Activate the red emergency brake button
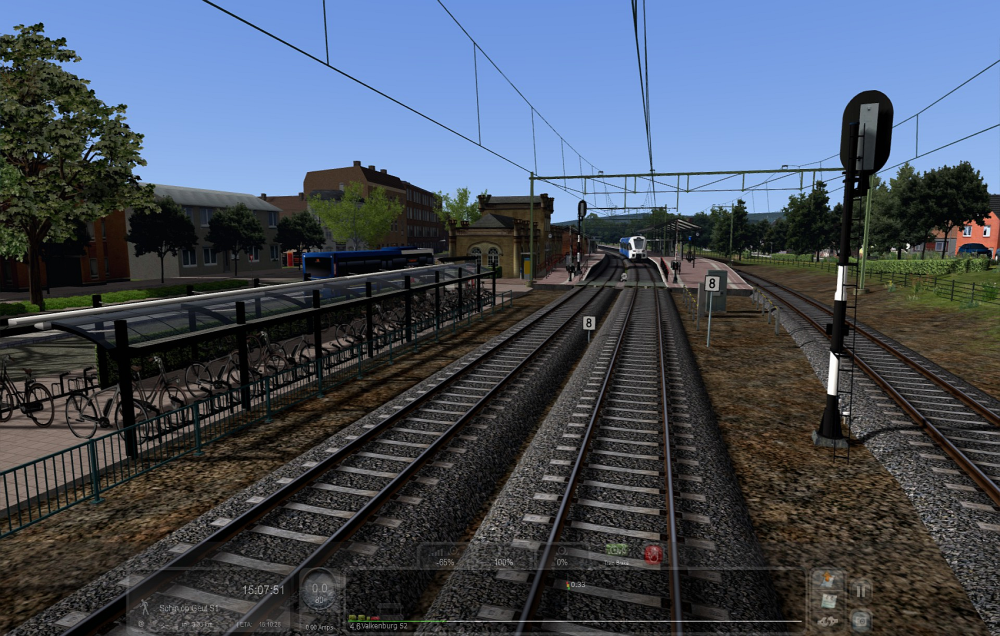This screenshot has height=636, width=1000. pos(652,553)
